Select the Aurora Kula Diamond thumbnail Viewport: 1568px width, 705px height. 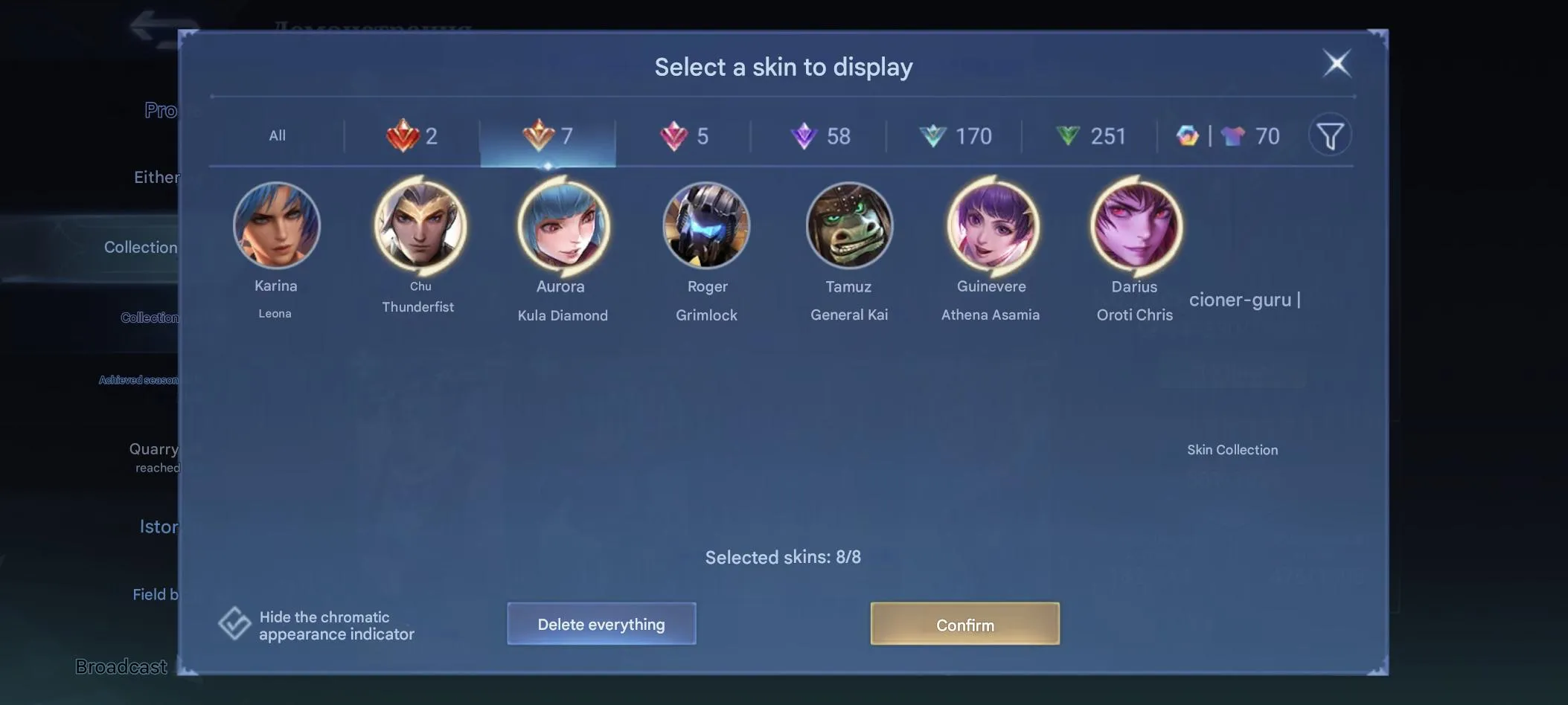pyautogui.click(x=562, y=225)
